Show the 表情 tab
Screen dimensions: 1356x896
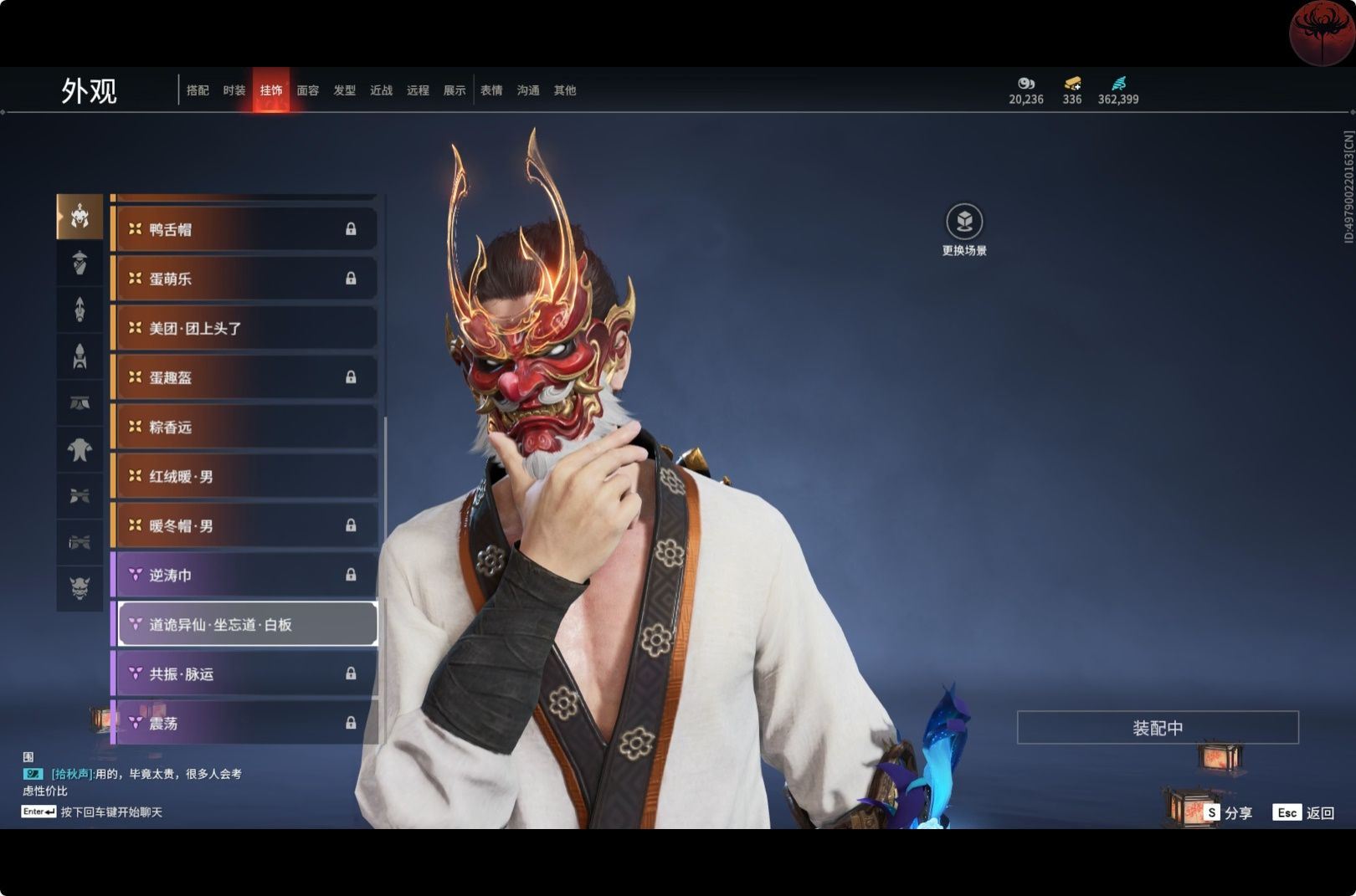click(x=491, y=90)
